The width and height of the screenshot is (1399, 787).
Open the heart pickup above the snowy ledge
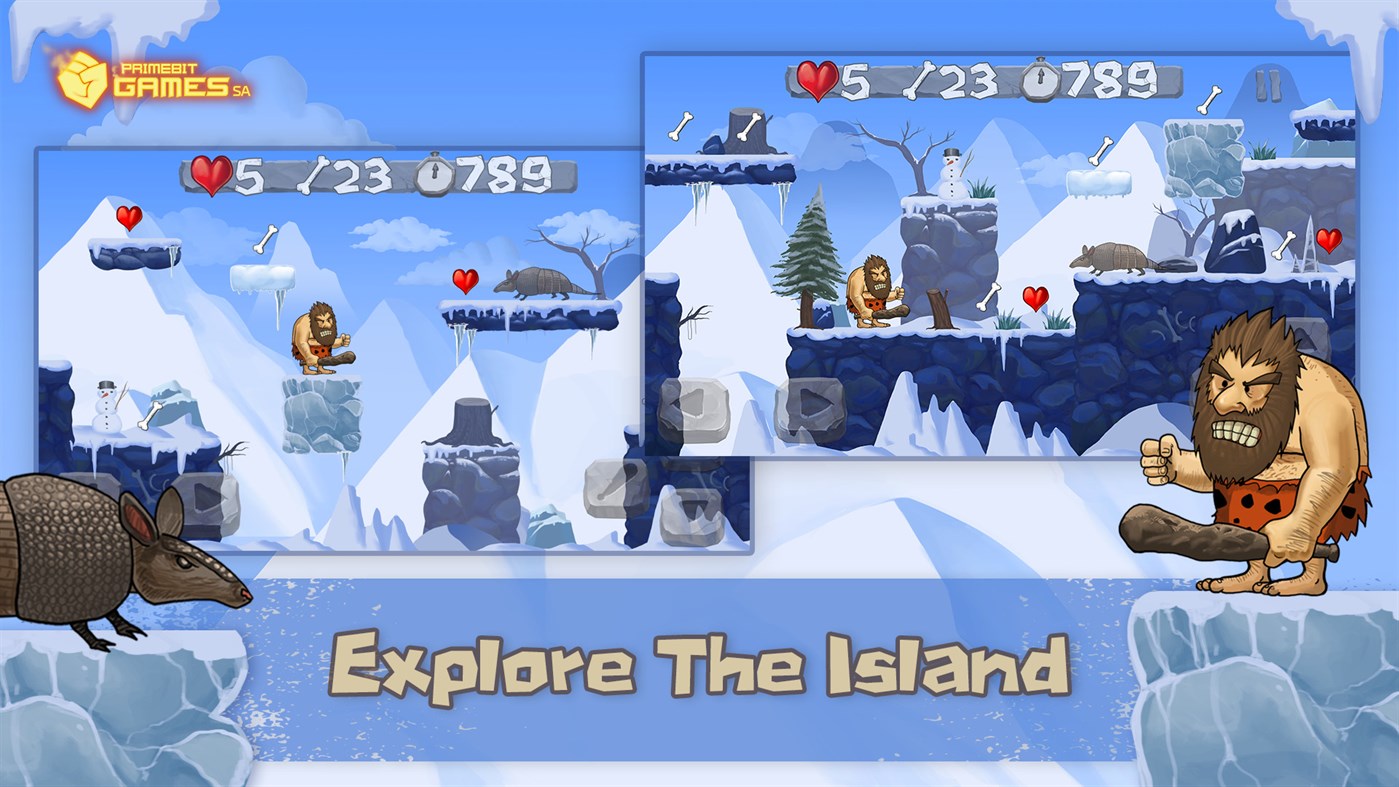(x=129, y=216)
